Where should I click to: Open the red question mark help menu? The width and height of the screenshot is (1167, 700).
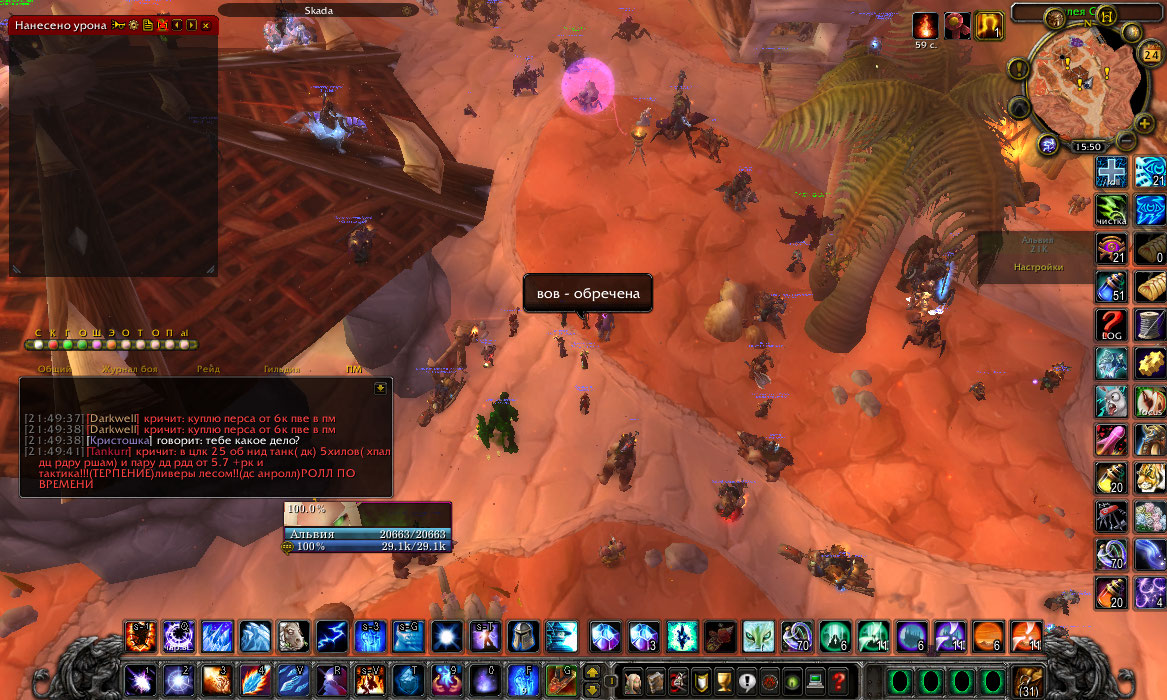(x=839, y=680)
